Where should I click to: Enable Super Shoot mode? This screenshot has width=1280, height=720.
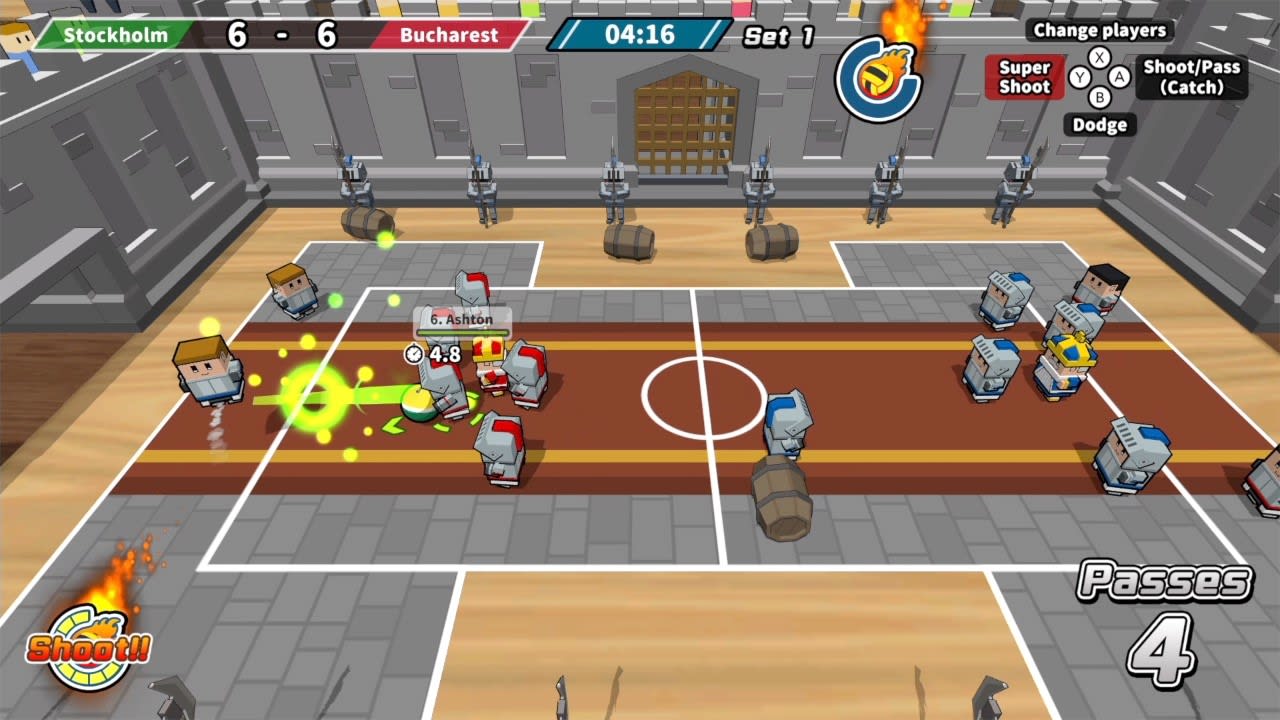(1025, 76)
